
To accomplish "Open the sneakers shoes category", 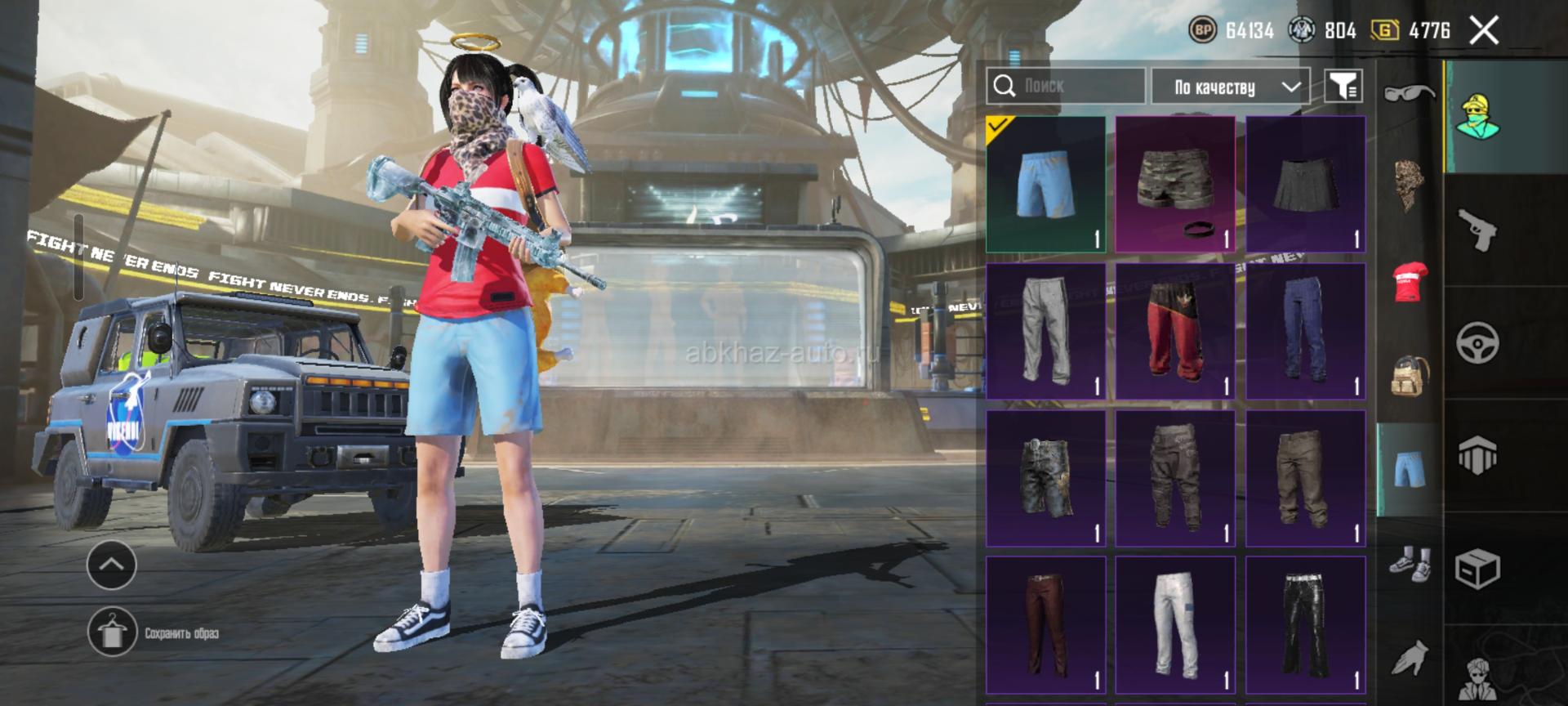I will (1409, 564).
